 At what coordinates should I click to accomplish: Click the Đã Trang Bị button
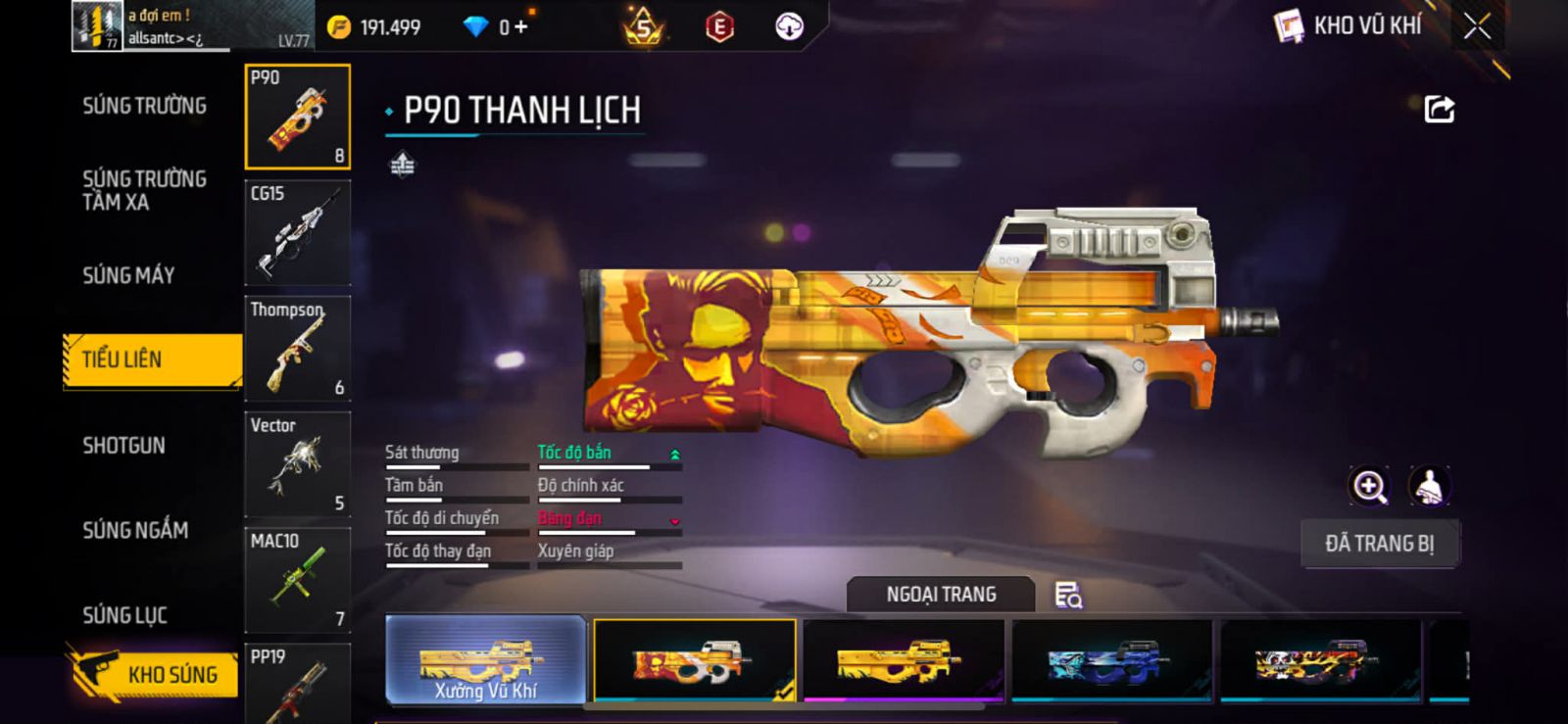(1379, 544)
